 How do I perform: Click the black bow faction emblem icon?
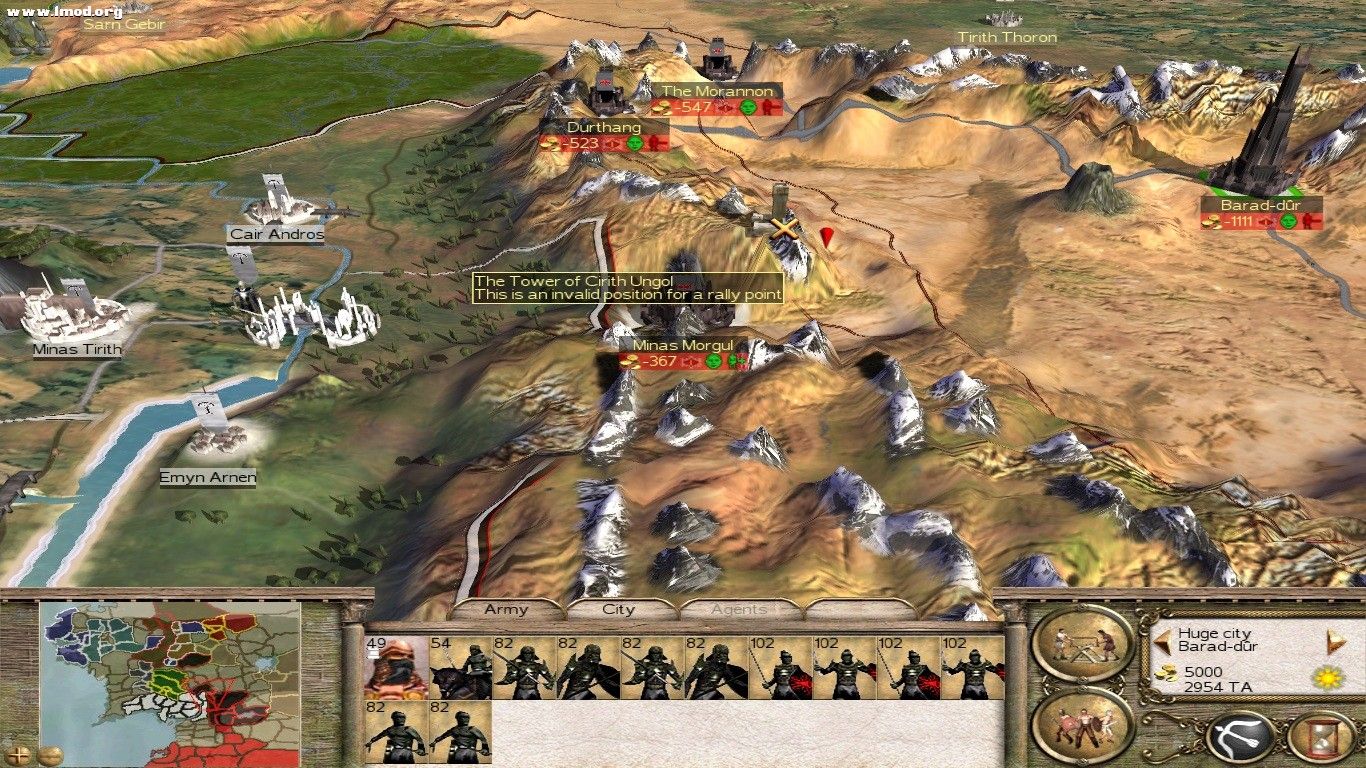point(1240,738)
